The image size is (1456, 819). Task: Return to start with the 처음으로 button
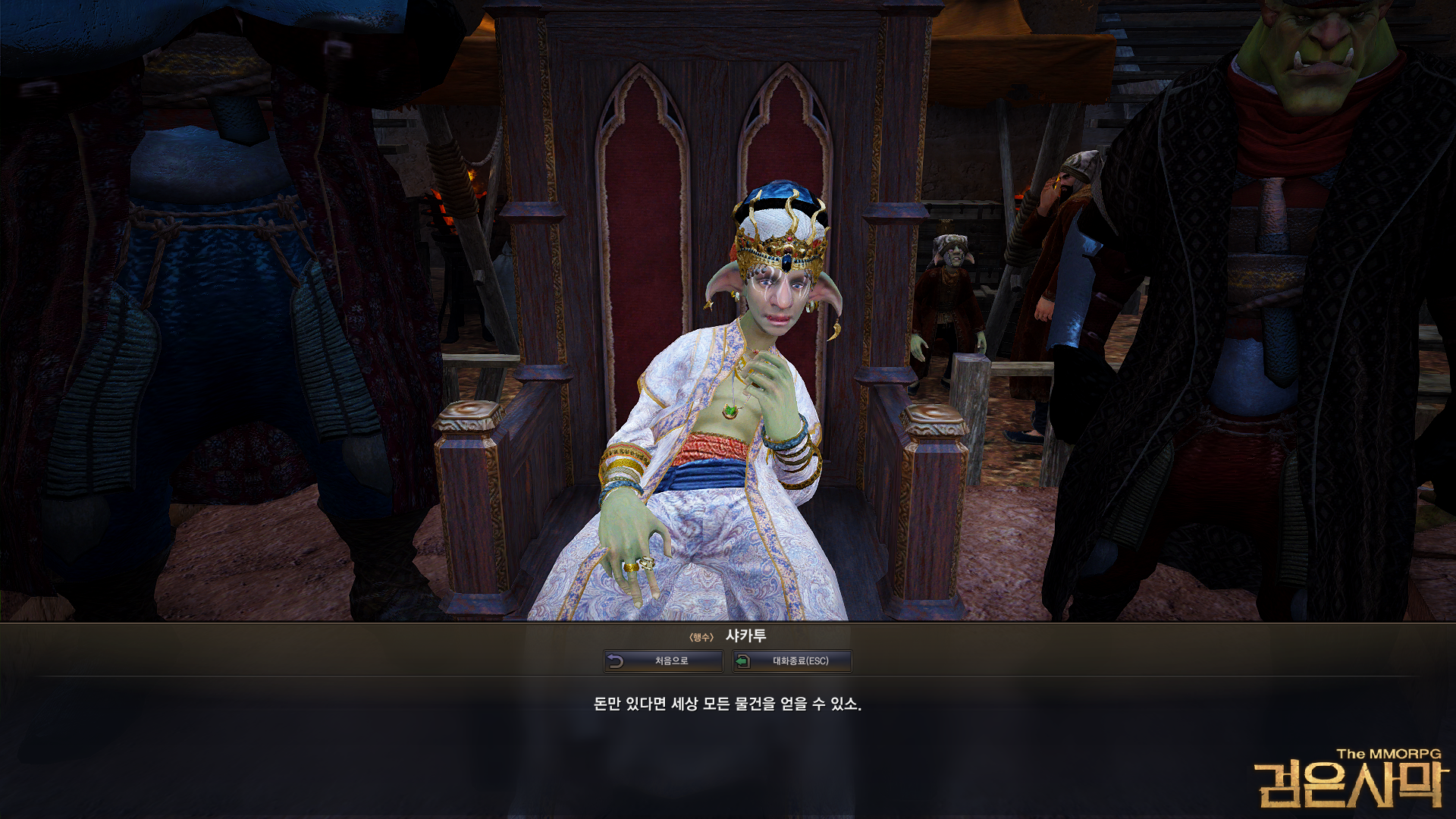[x=663, y=661]
